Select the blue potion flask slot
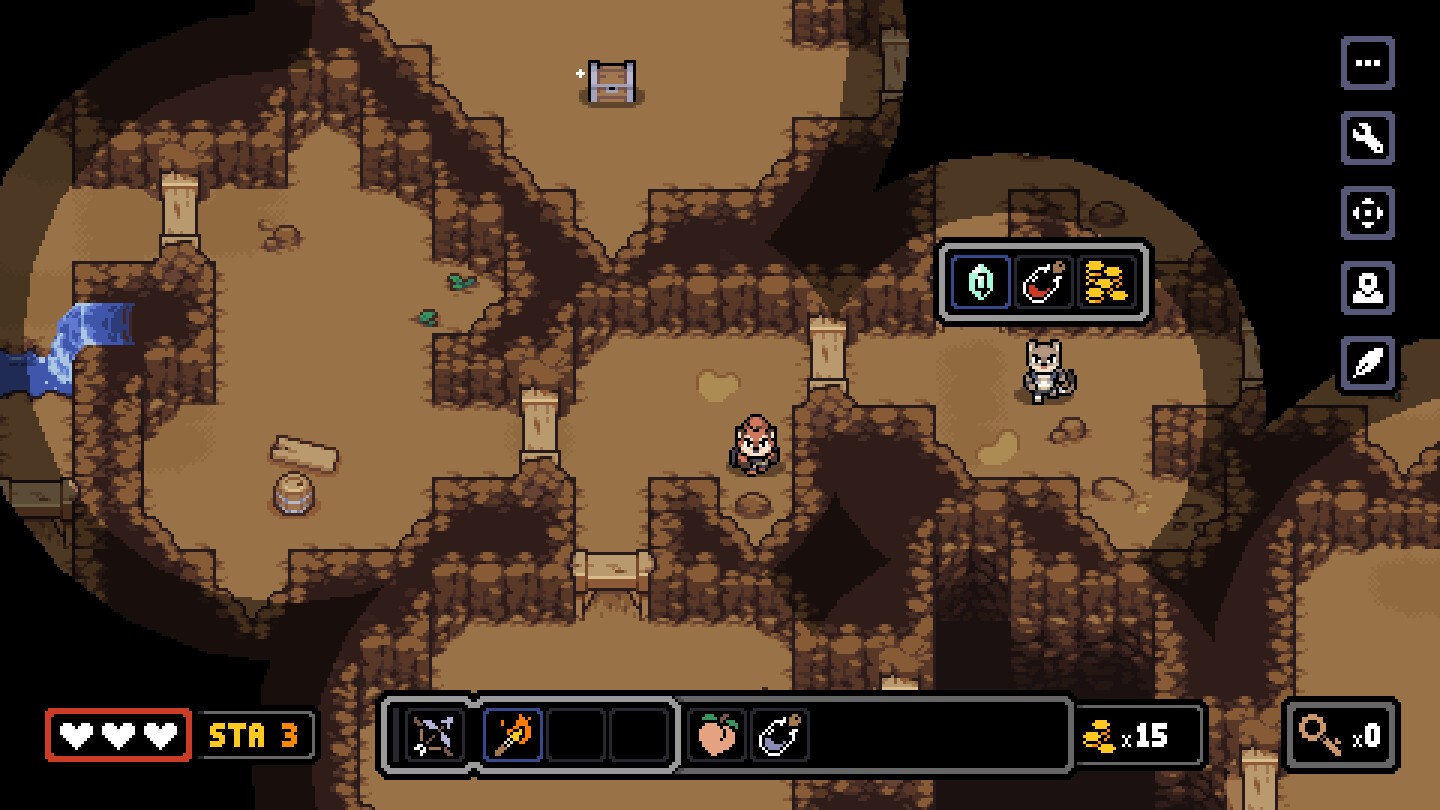Viewport: 1440px width, 810px height. click(x=780, y=736)
